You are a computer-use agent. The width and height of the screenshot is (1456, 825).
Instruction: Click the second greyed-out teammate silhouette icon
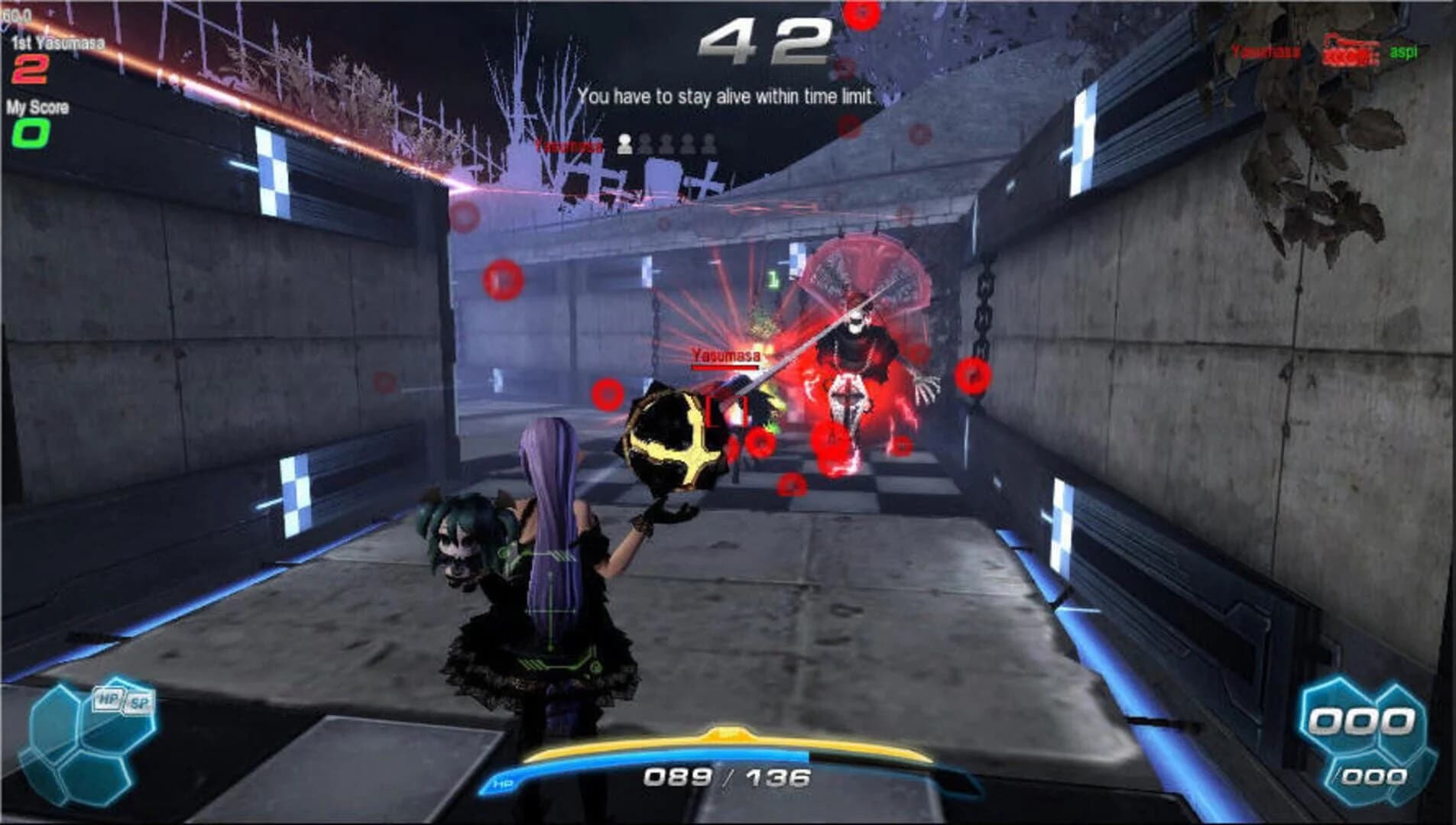646,144
